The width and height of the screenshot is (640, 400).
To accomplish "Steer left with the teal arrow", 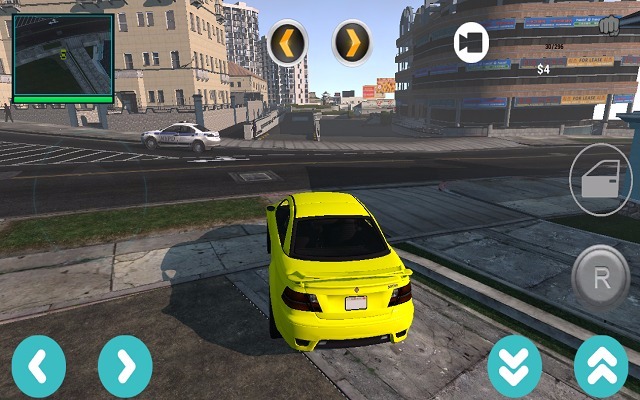I will point(39,366).
